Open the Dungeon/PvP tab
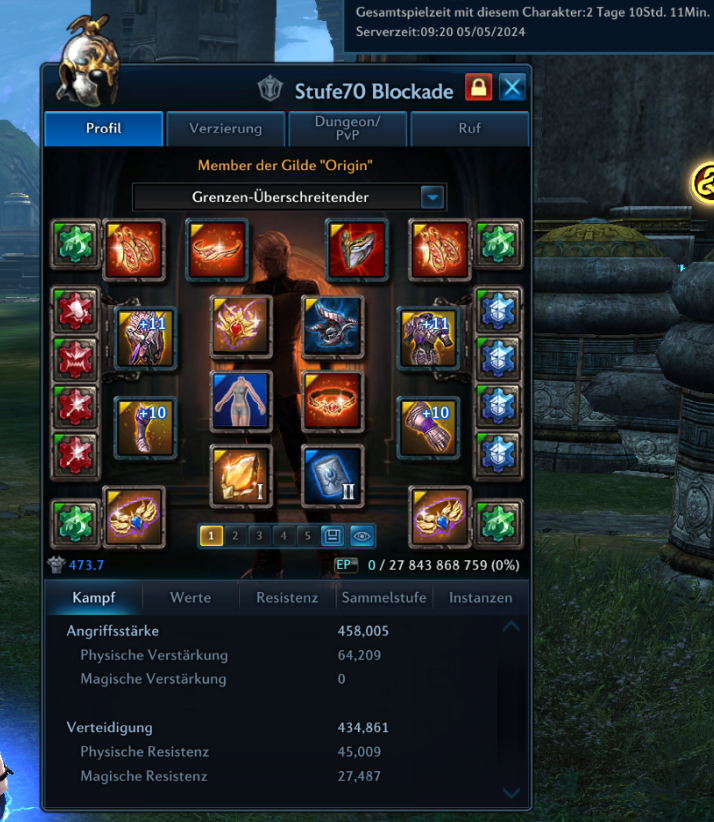This screenshot has width=714, height=822. click(348, 129)
